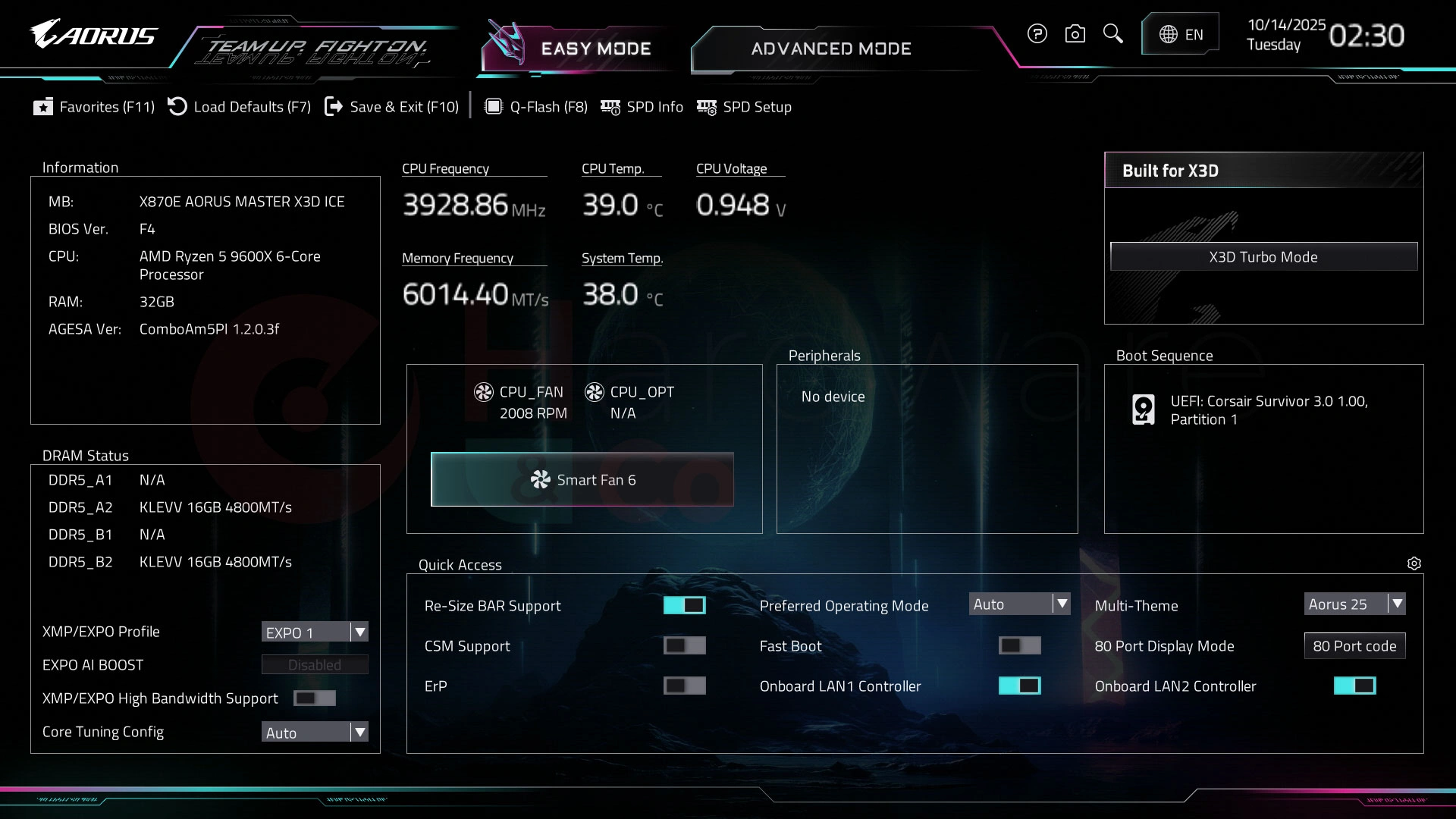Expand the XMP/EXPO Profile dropdown
This screenshot has height=819, width=1456.
pyautogui.click(x=315, y=632)
